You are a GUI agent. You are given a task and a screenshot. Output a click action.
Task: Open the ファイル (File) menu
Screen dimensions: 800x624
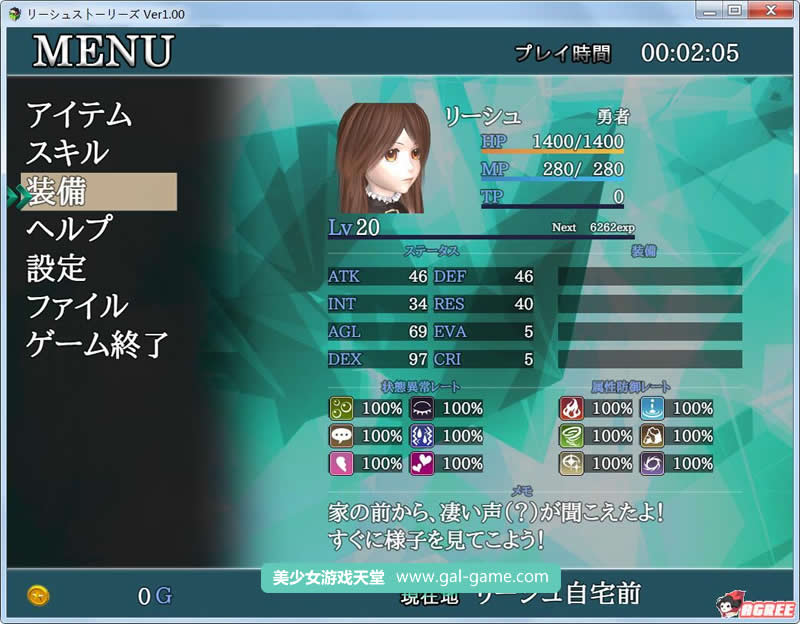coord(77,306)
